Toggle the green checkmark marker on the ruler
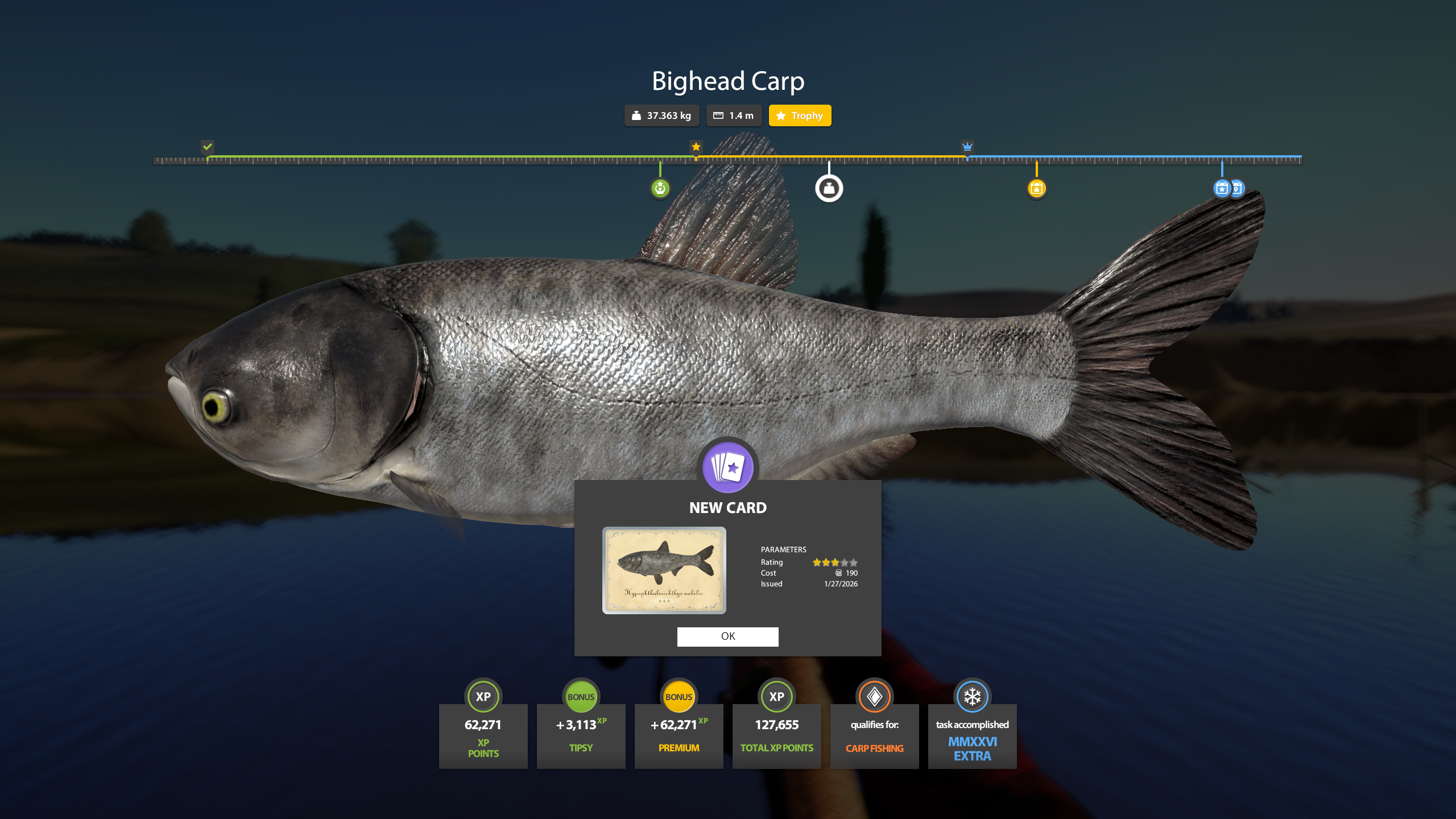This screenshot has width=1456, height=819. 207,147
